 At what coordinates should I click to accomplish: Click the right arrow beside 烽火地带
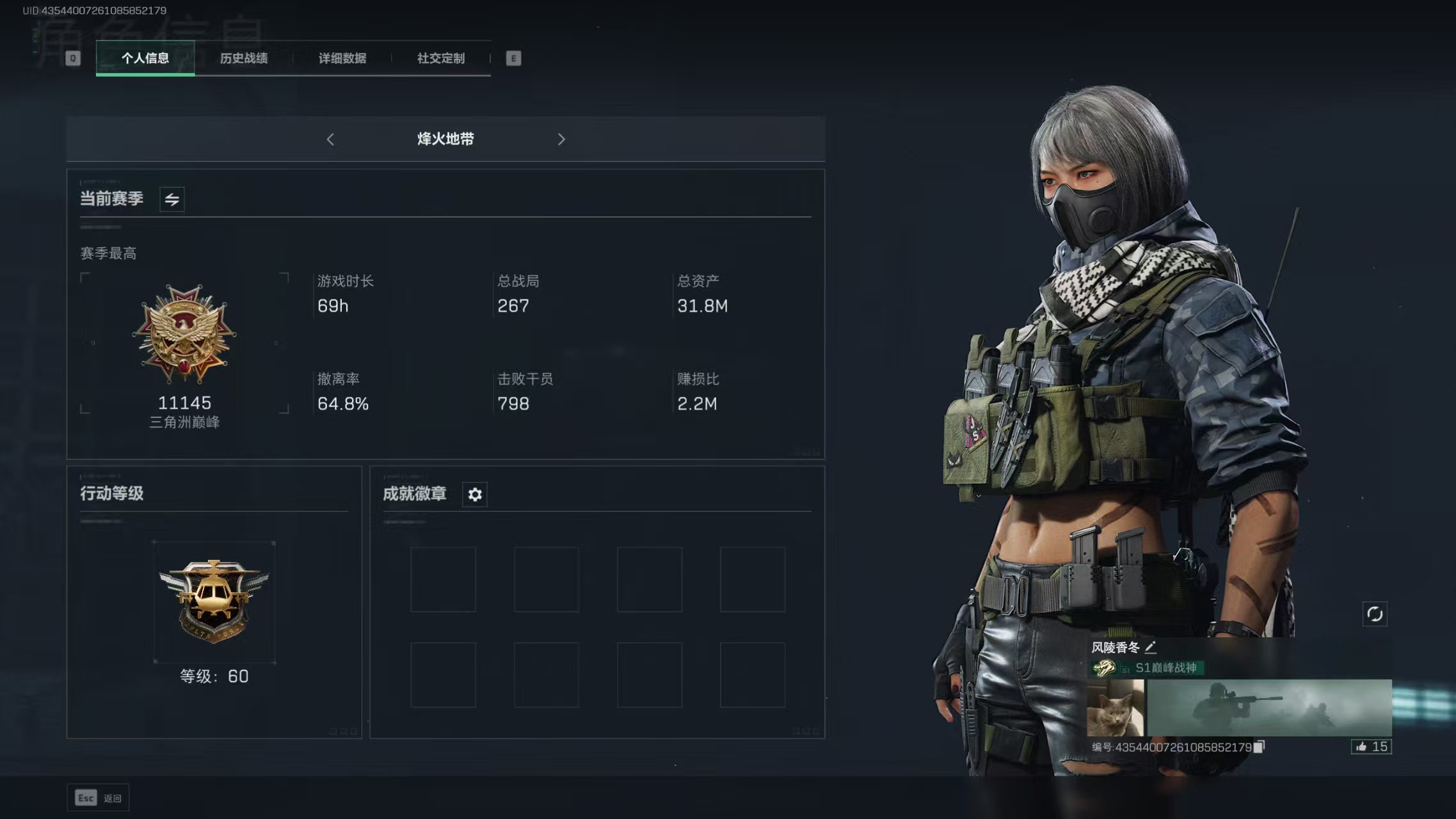(x=561, y=139)
